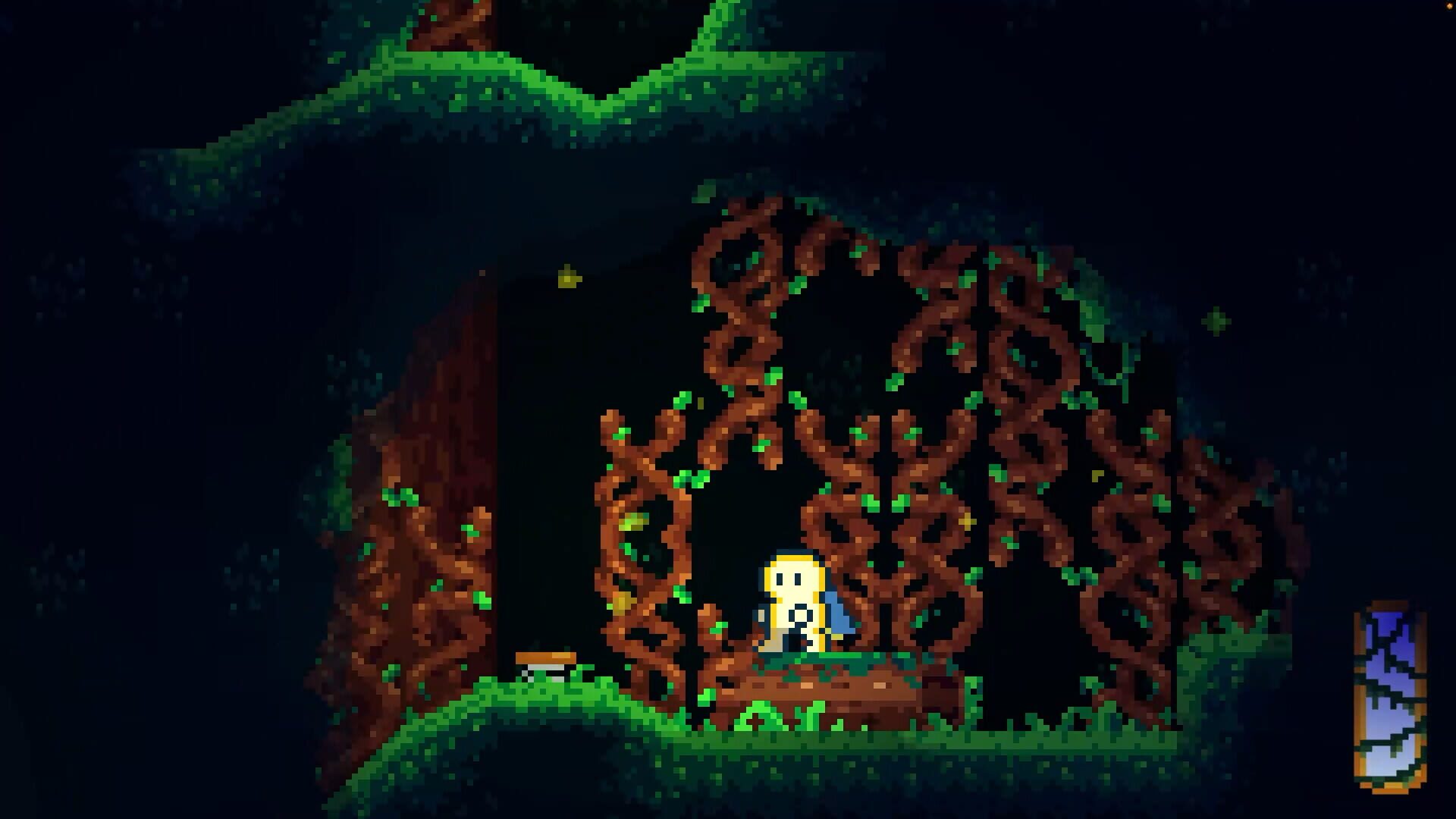The height and width of the screenshot is (819, 1456).
Task: Click the orange speck in the top-right corner
Action: [1450, 6]
